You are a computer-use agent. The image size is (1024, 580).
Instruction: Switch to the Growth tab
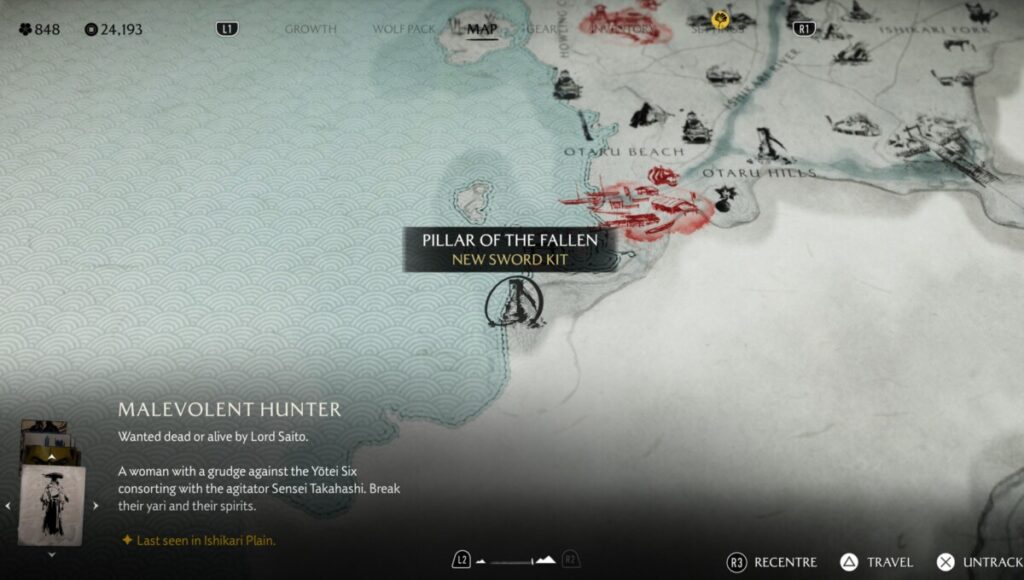click(x=310, y=29)
